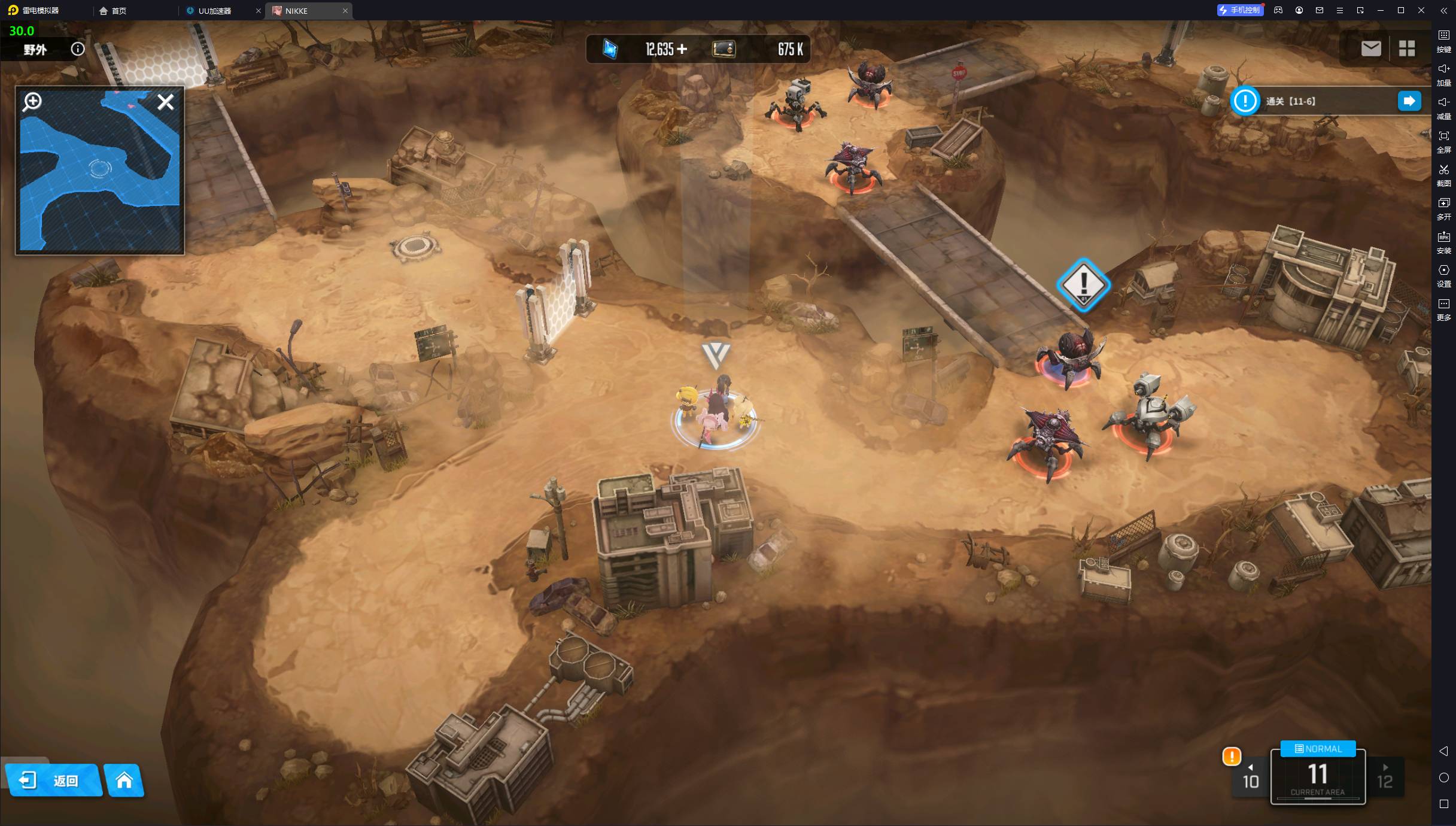
Task: Close the minimap panel
Action: [165, 102]
